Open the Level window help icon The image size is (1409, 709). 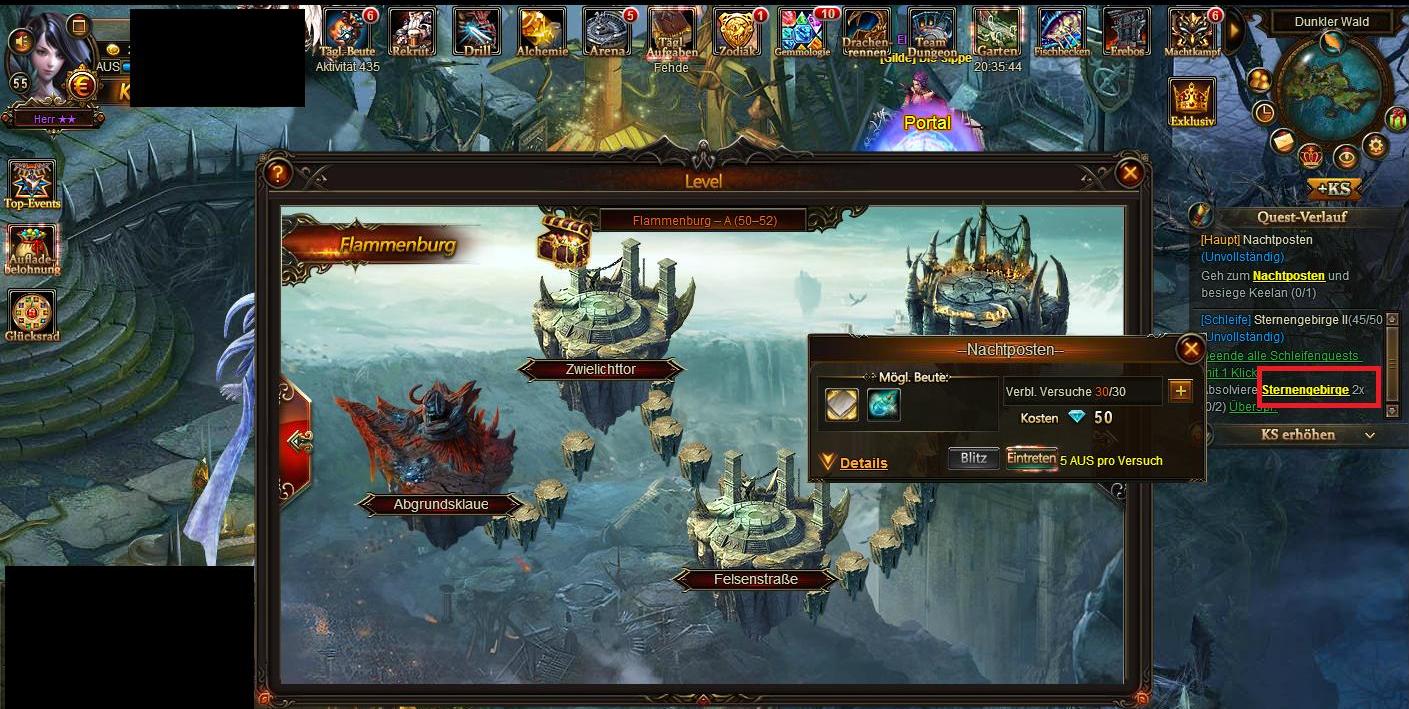[x=277, y=174]
